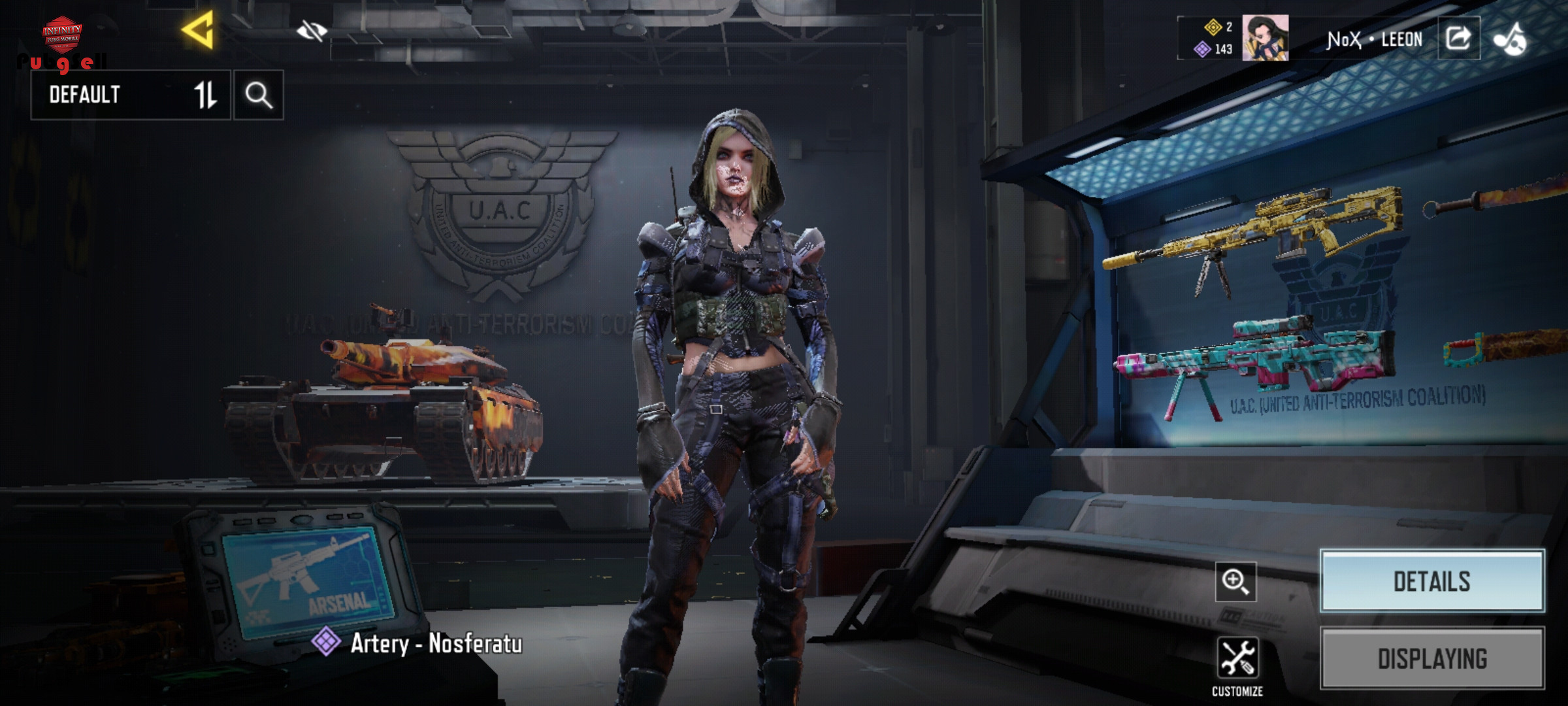Open the icon right of share

coord(1510,39)
